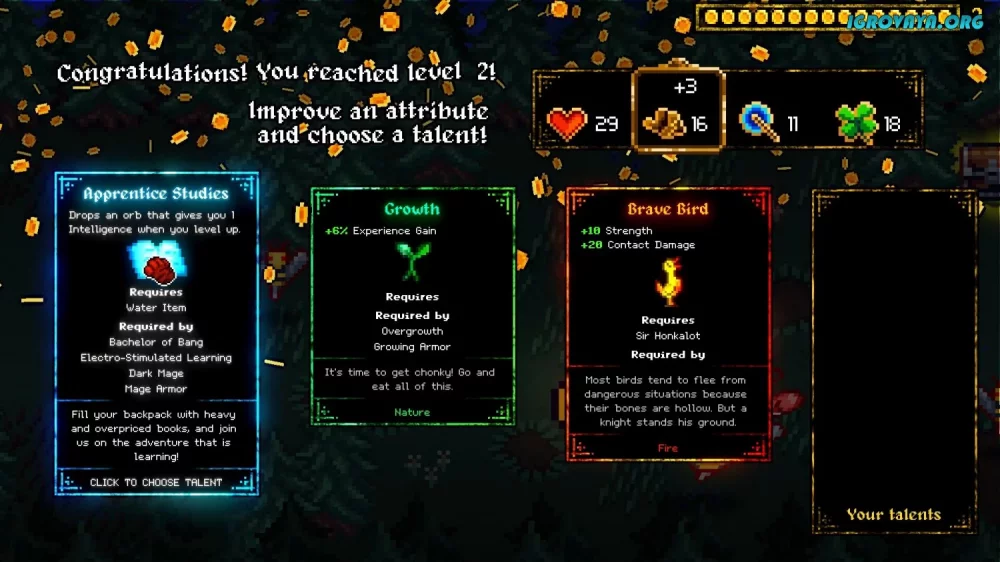Improve the heart health attribute

pyautogui.click(x=582, y=124)
